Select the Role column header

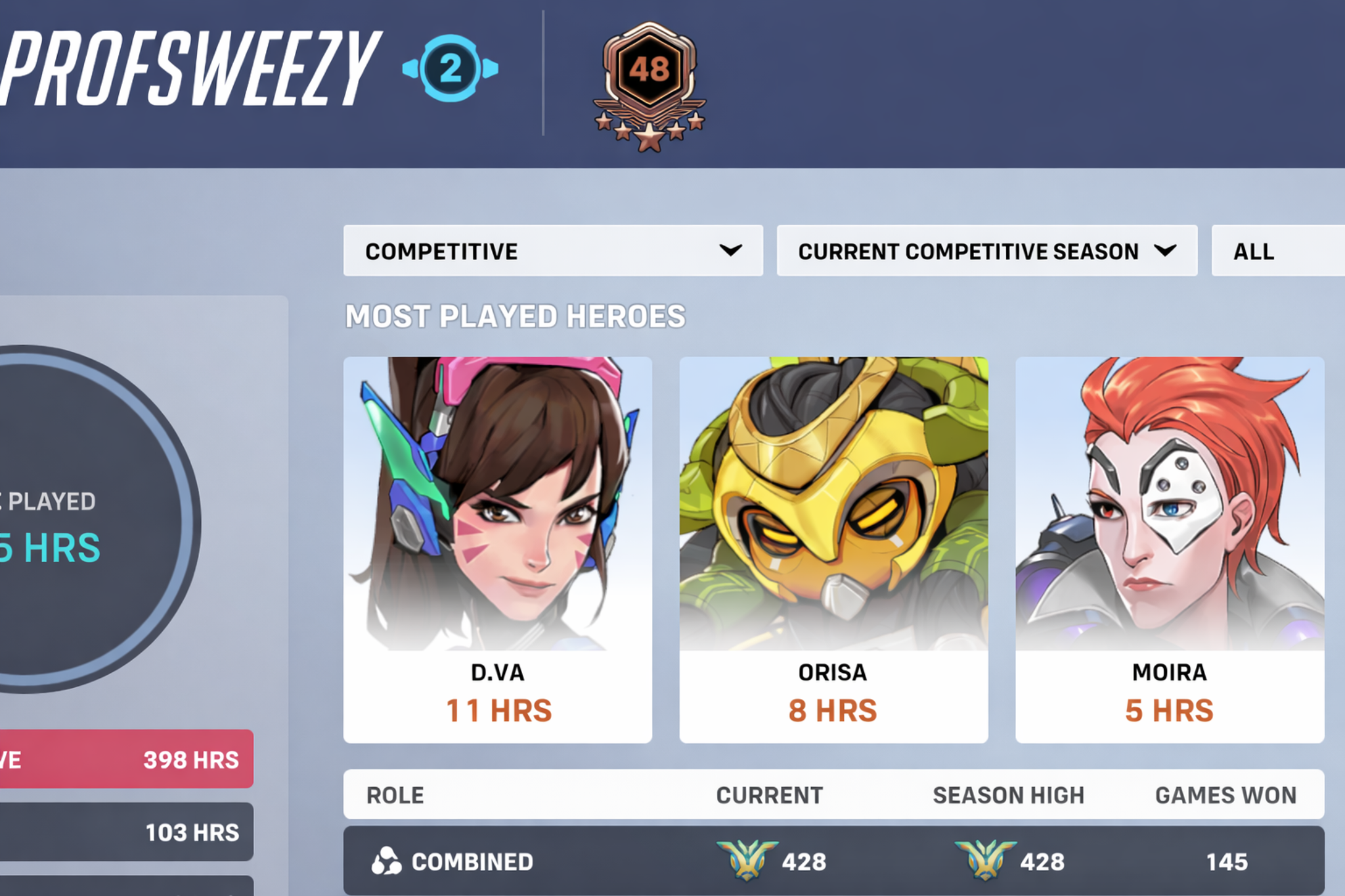click(x=394, y=796)
